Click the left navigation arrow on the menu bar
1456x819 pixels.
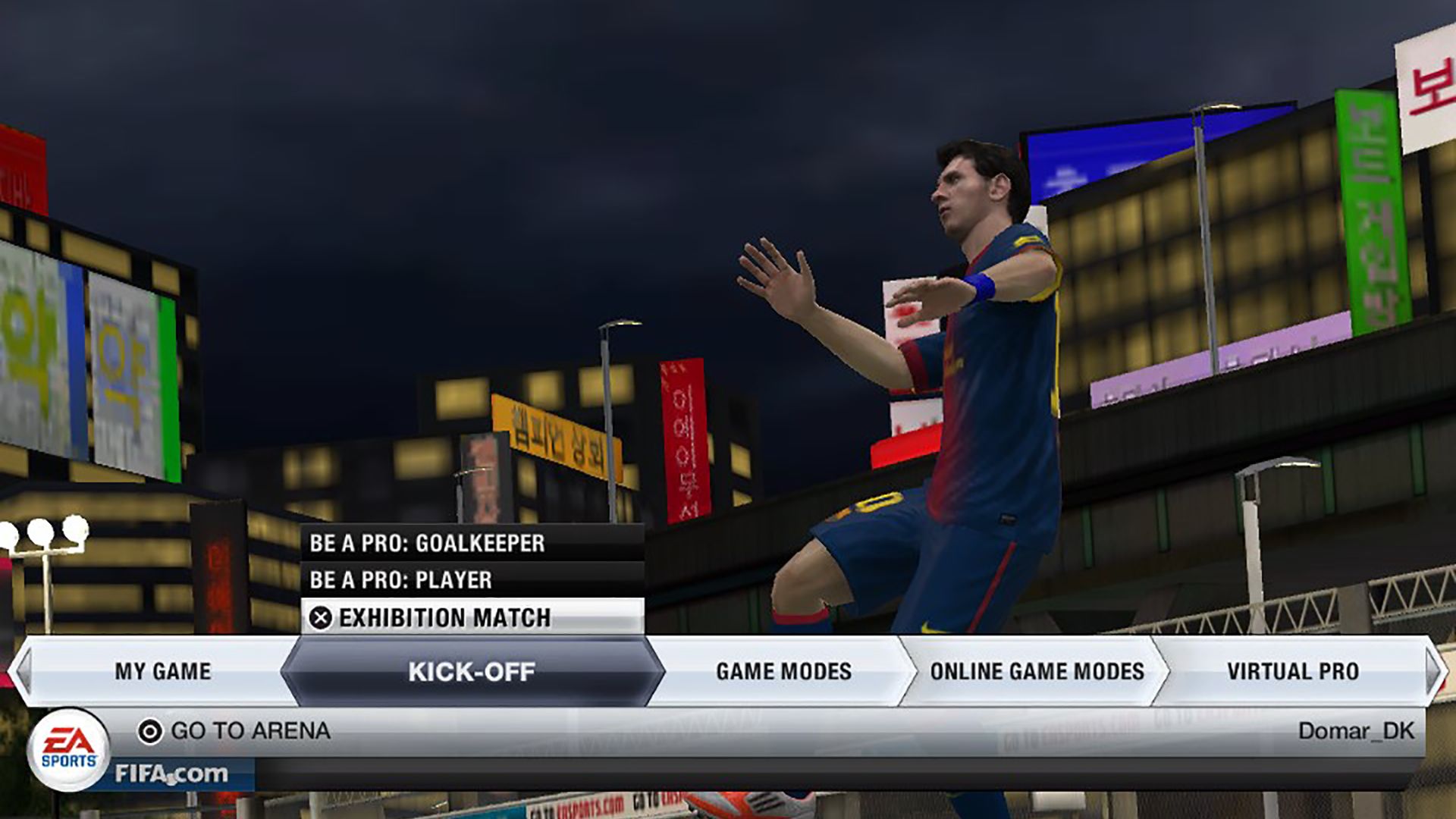[x=23, y=671]
